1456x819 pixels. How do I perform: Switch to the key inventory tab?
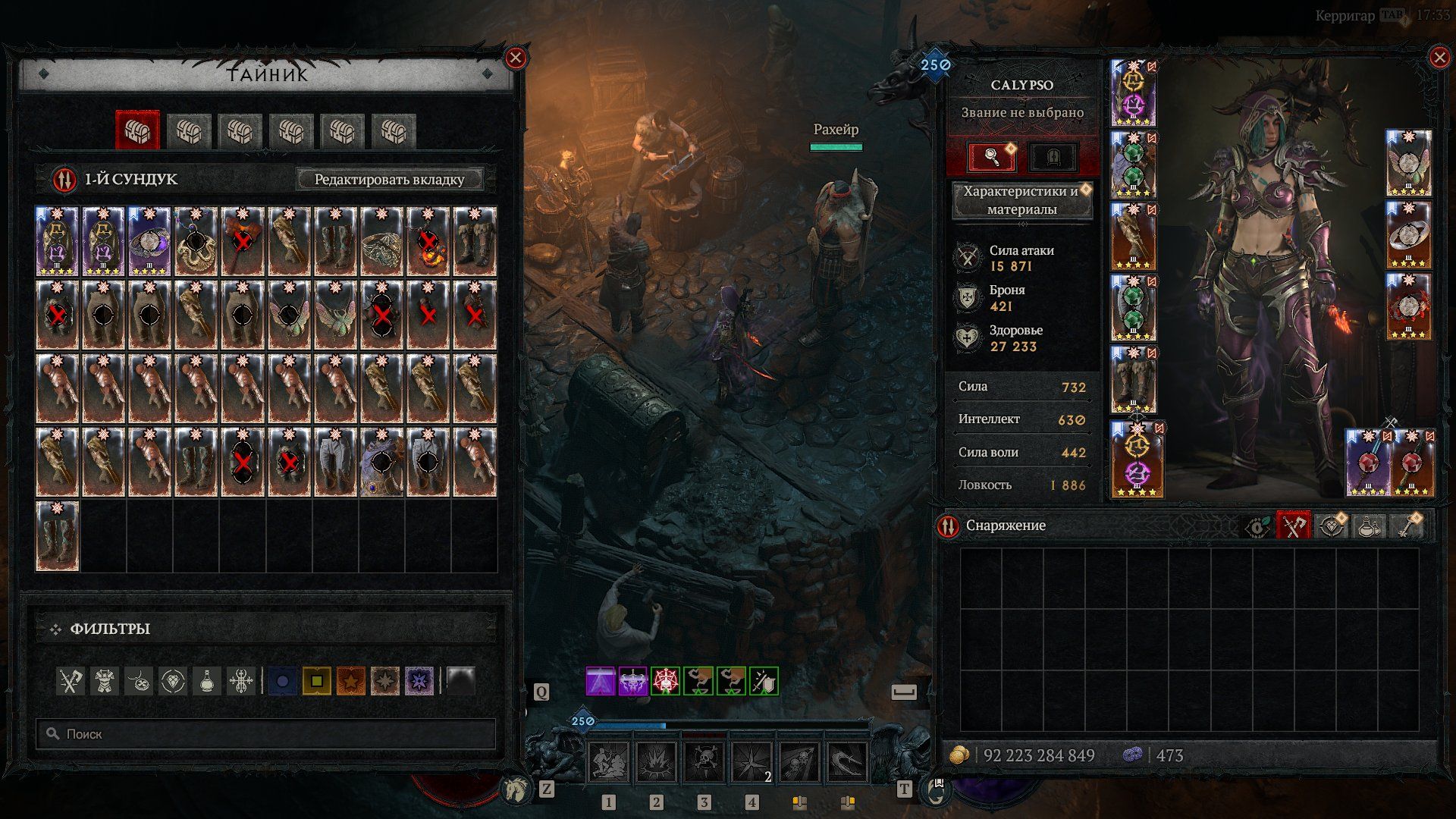(1405, 526)
